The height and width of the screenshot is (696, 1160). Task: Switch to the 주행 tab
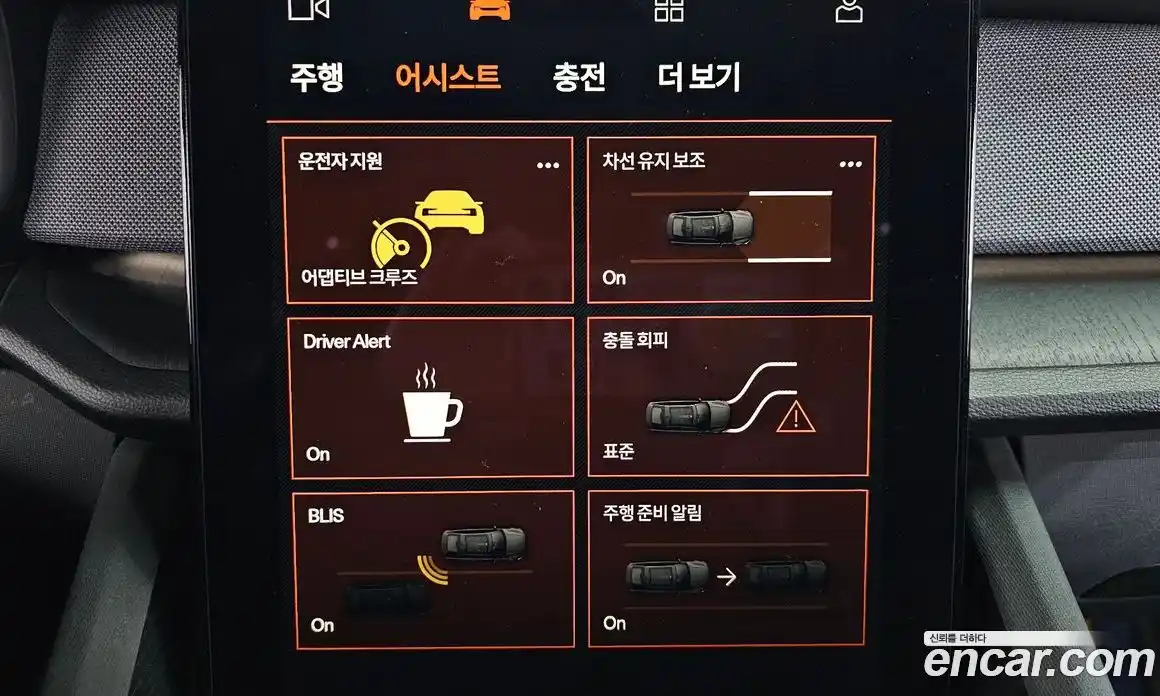tap(316, 78)
